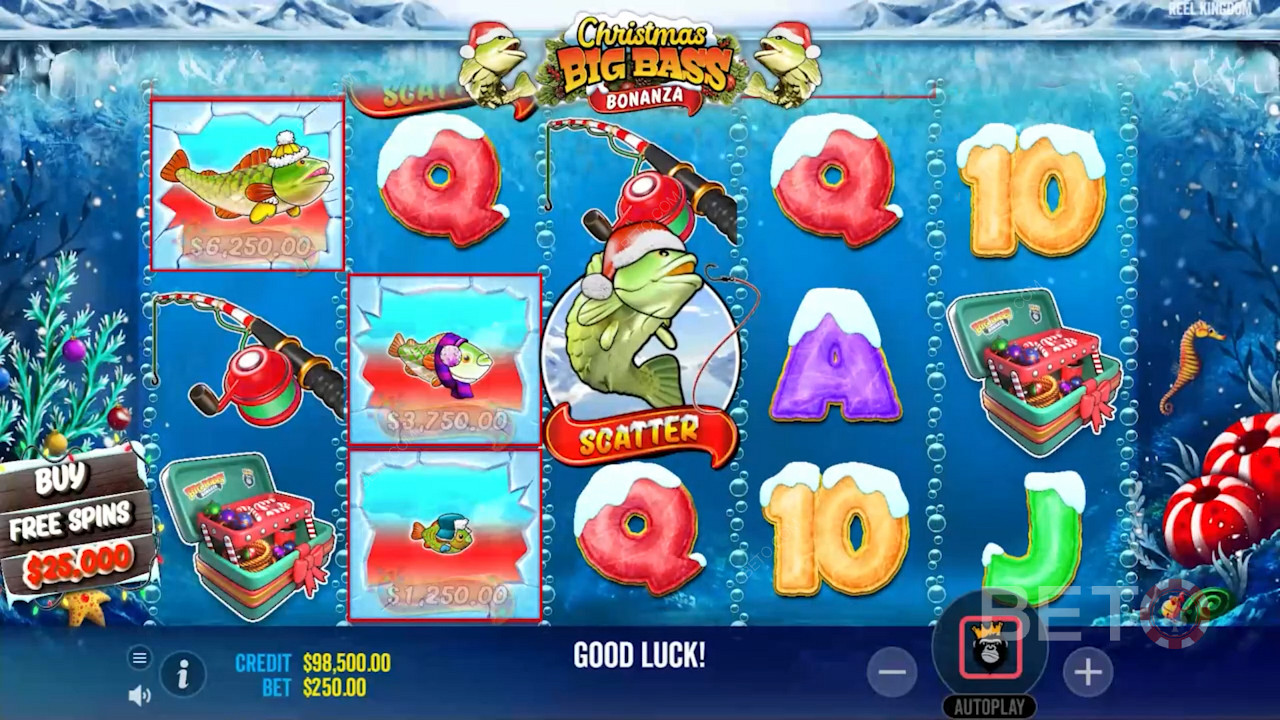Open the hamburger menu
The width and height of the screenshot is (1280, 720).
[140, 657]
